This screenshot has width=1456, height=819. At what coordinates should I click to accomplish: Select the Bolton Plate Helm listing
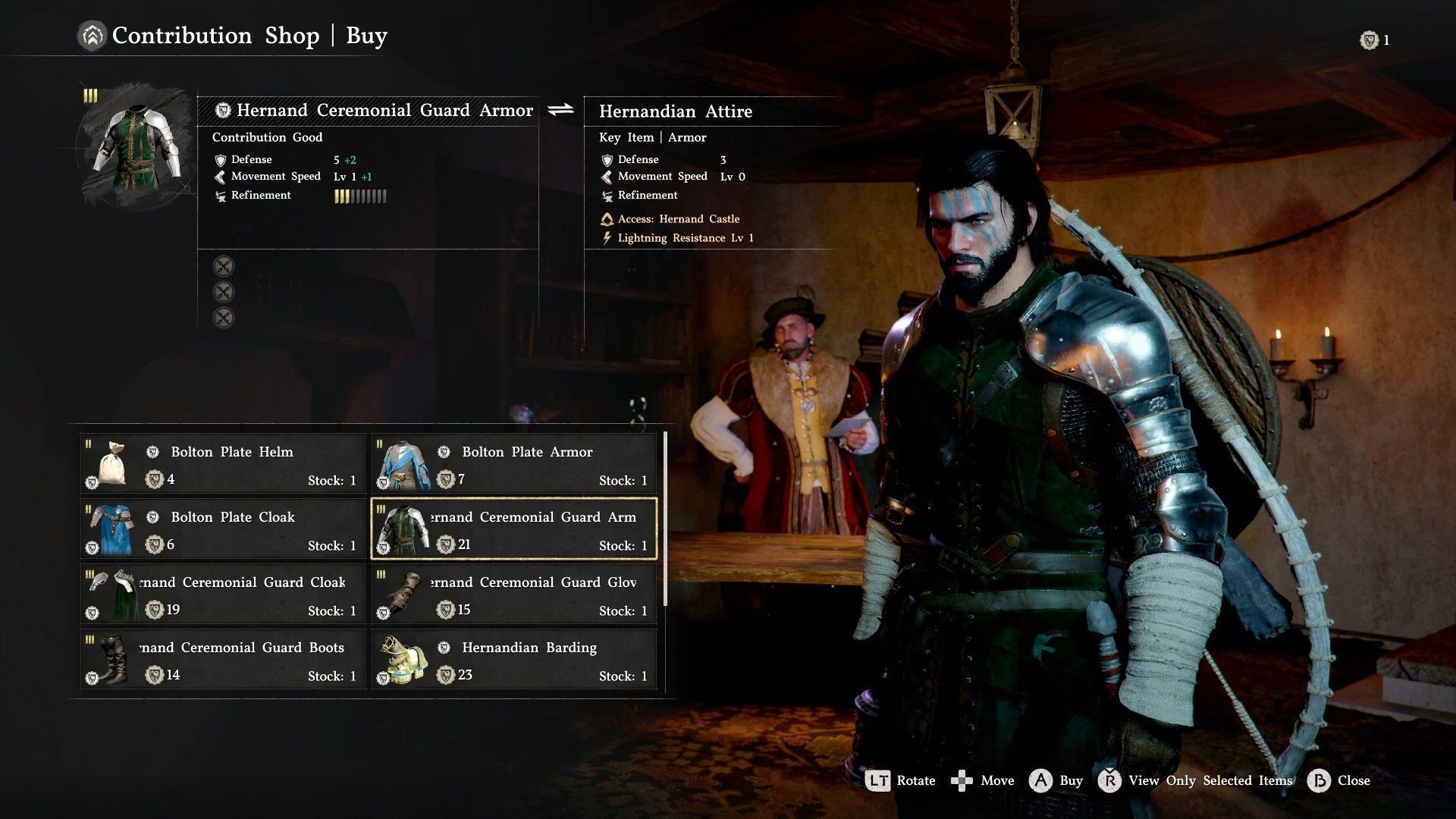[x=222, y=464]
